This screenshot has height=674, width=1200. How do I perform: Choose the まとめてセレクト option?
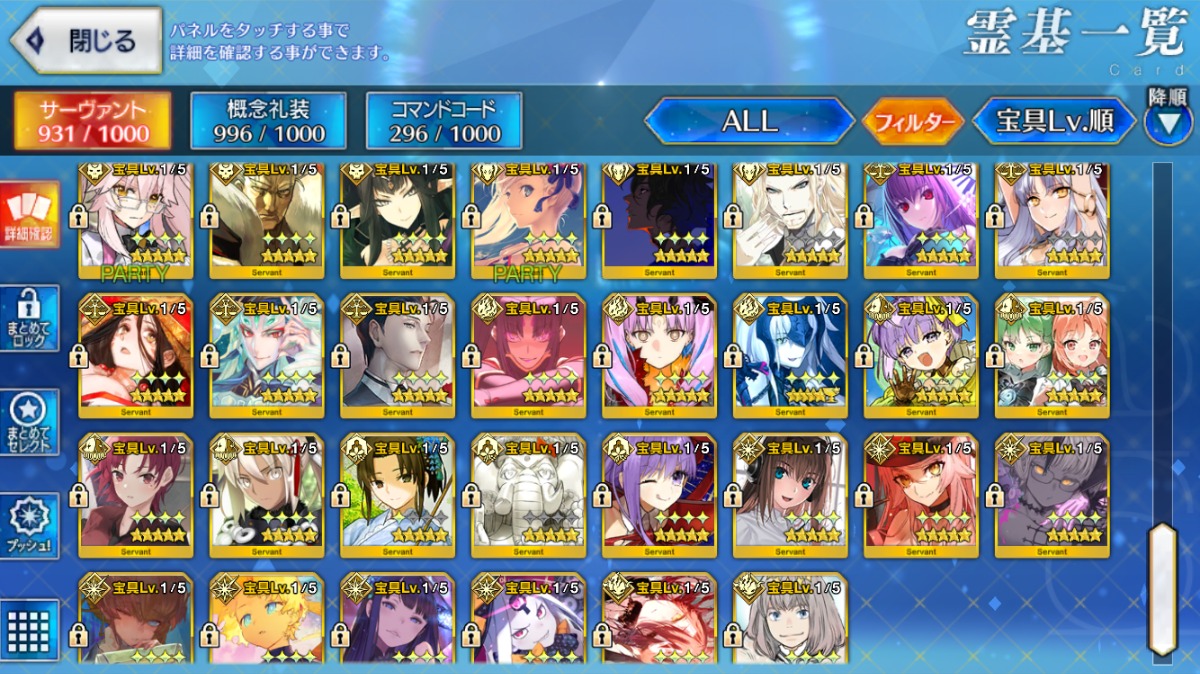tap(29, 422)
